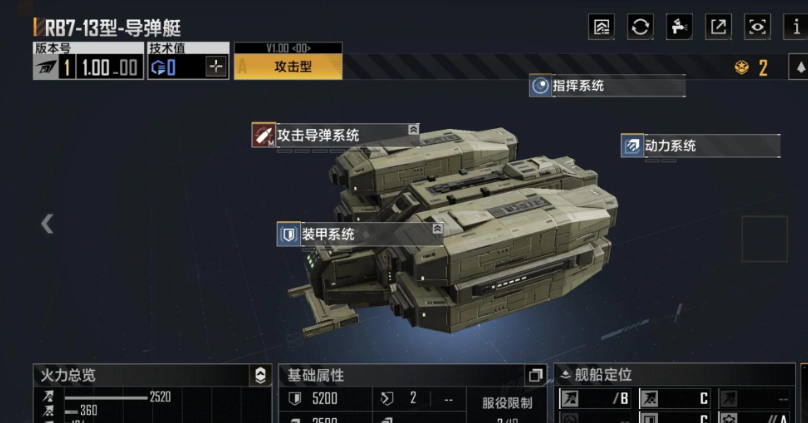The width and height of the screenshot is (808, 423).
Task: Click the version number 1.00 box
Action: tap(109, 67)
